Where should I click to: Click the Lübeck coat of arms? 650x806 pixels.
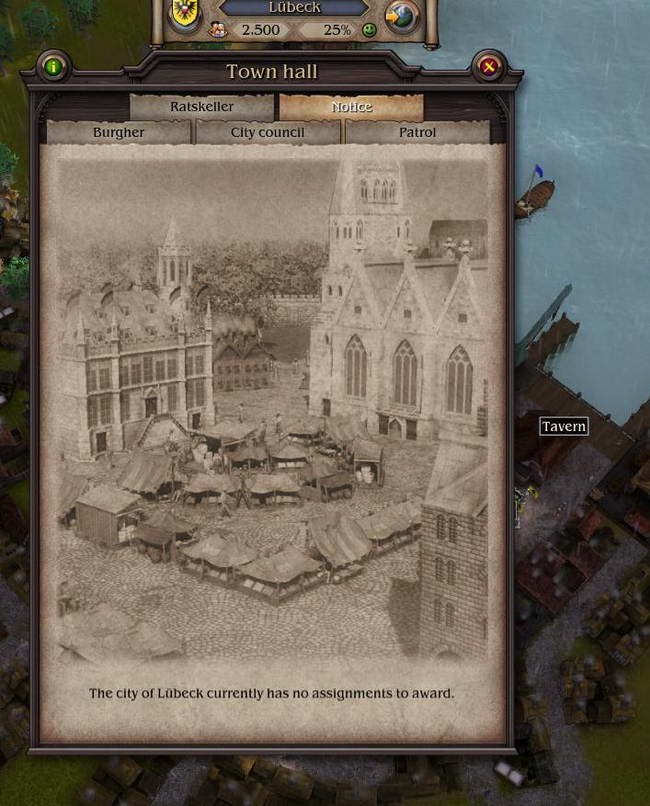click(184, 12)
